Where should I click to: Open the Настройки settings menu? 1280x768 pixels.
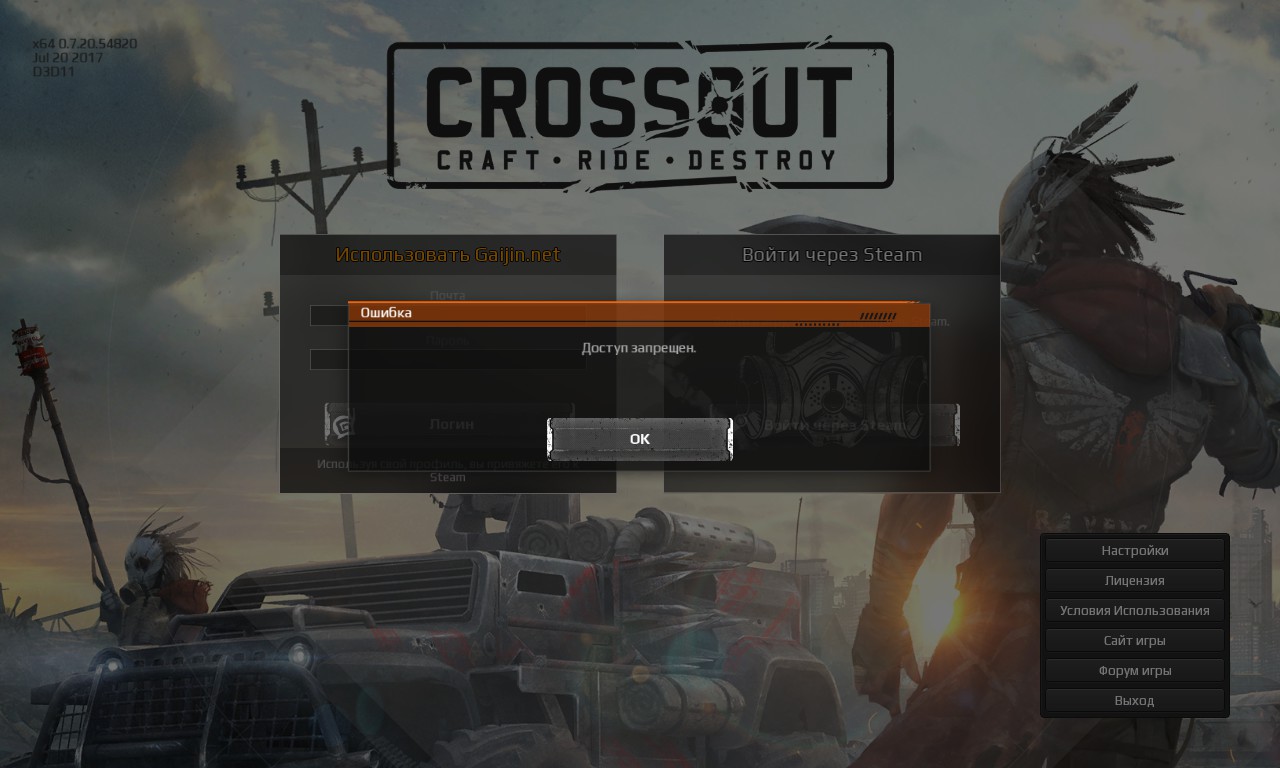[1134, 550]
